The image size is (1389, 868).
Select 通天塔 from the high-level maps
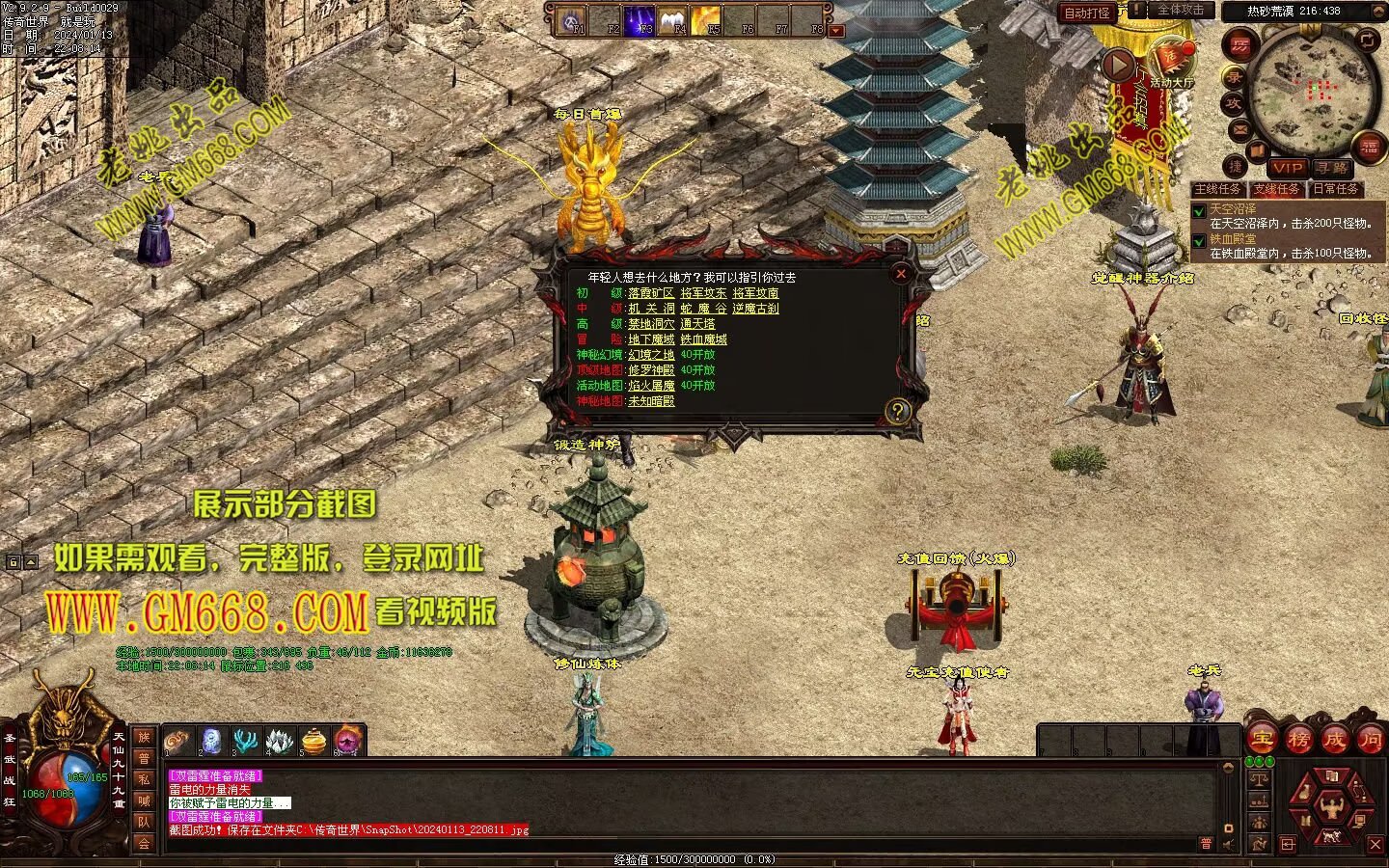click(x=697, y=324)
